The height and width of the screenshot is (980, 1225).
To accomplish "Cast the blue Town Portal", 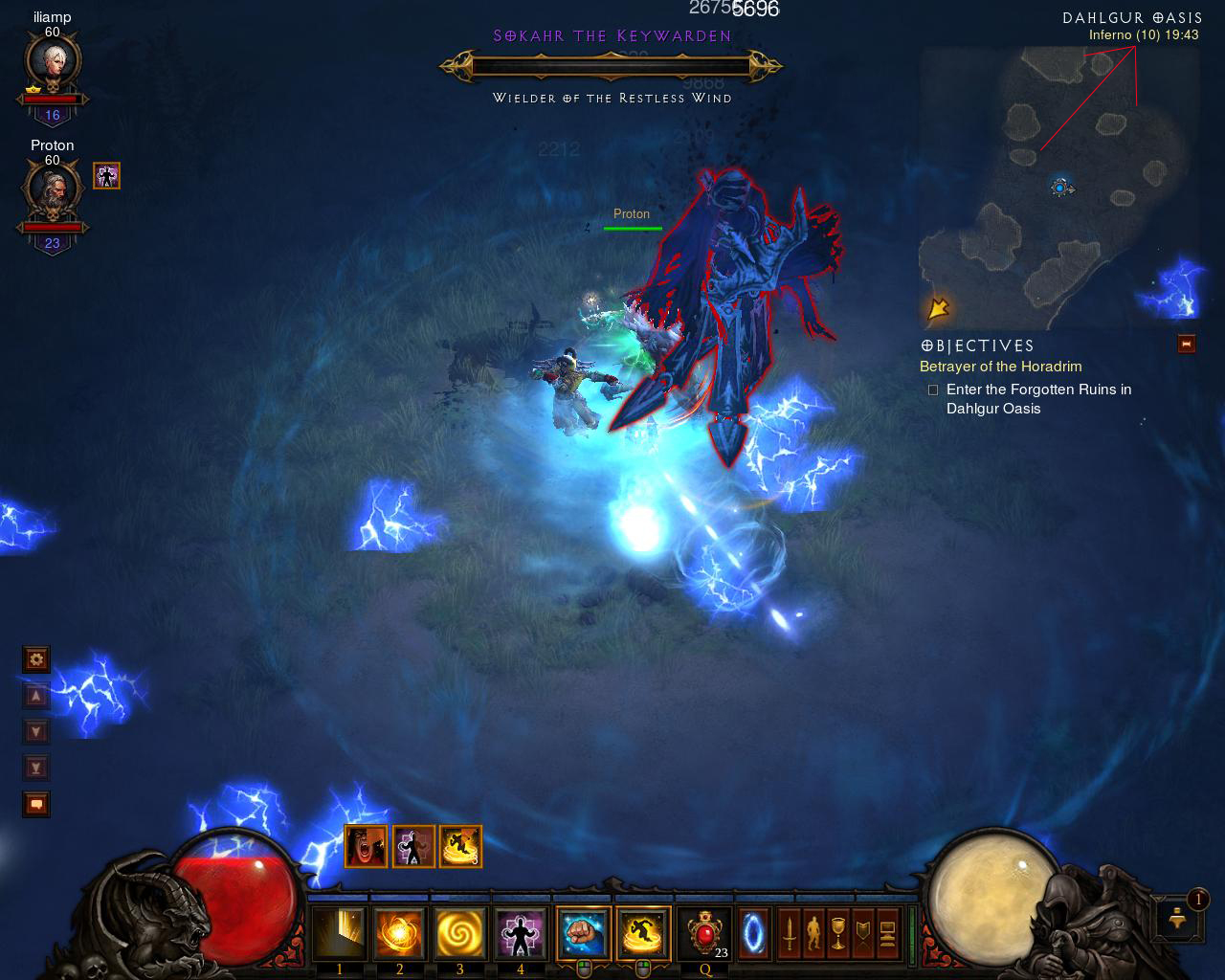I will [x=753, y=933].
